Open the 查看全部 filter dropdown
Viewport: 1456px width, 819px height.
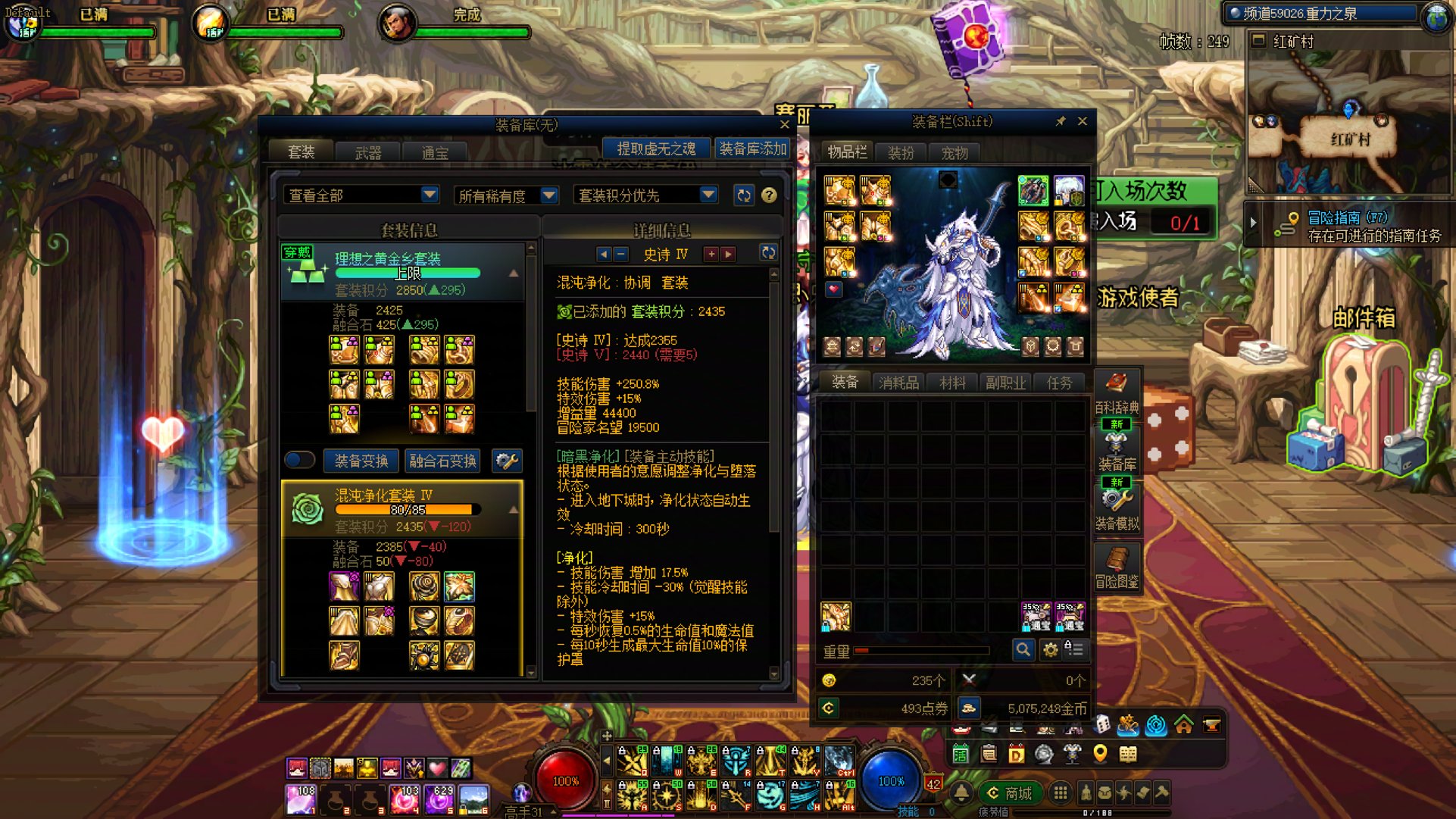point(360,195)
